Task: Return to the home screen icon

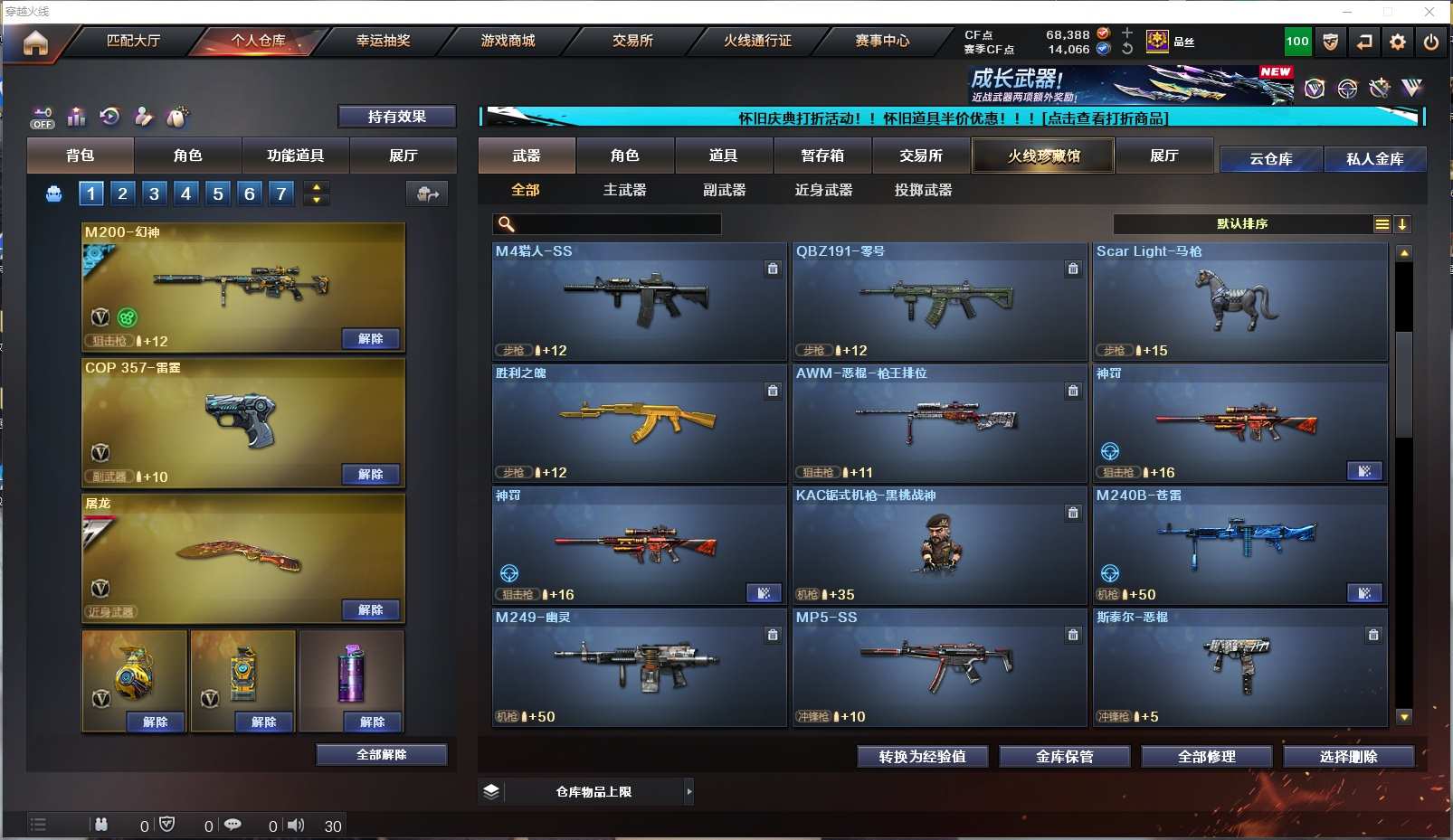Action: click(x=35, y=42)
